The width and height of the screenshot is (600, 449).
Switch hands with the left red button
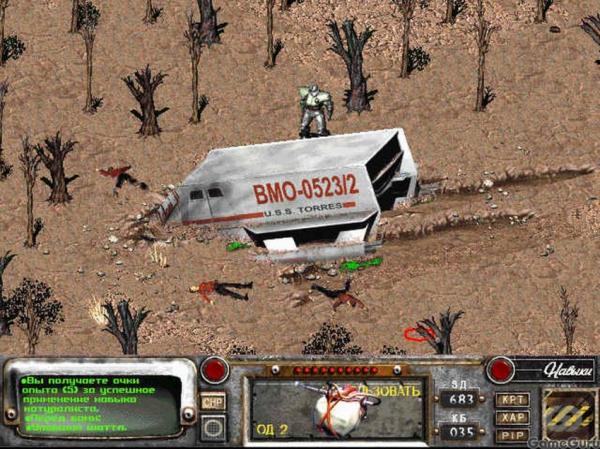tap(214, 370)
